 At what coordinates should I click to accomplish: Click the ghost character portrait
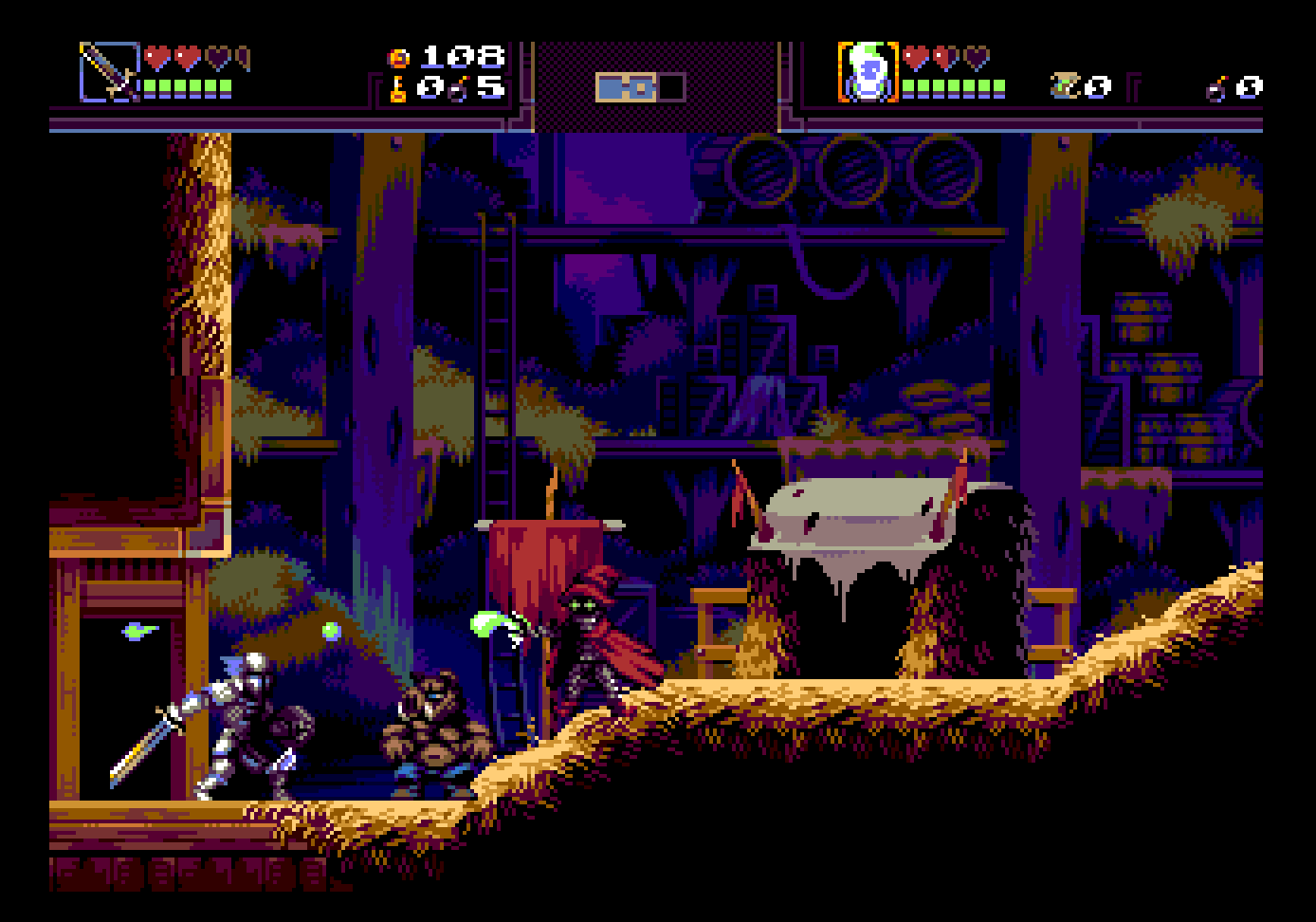[868, 72]
